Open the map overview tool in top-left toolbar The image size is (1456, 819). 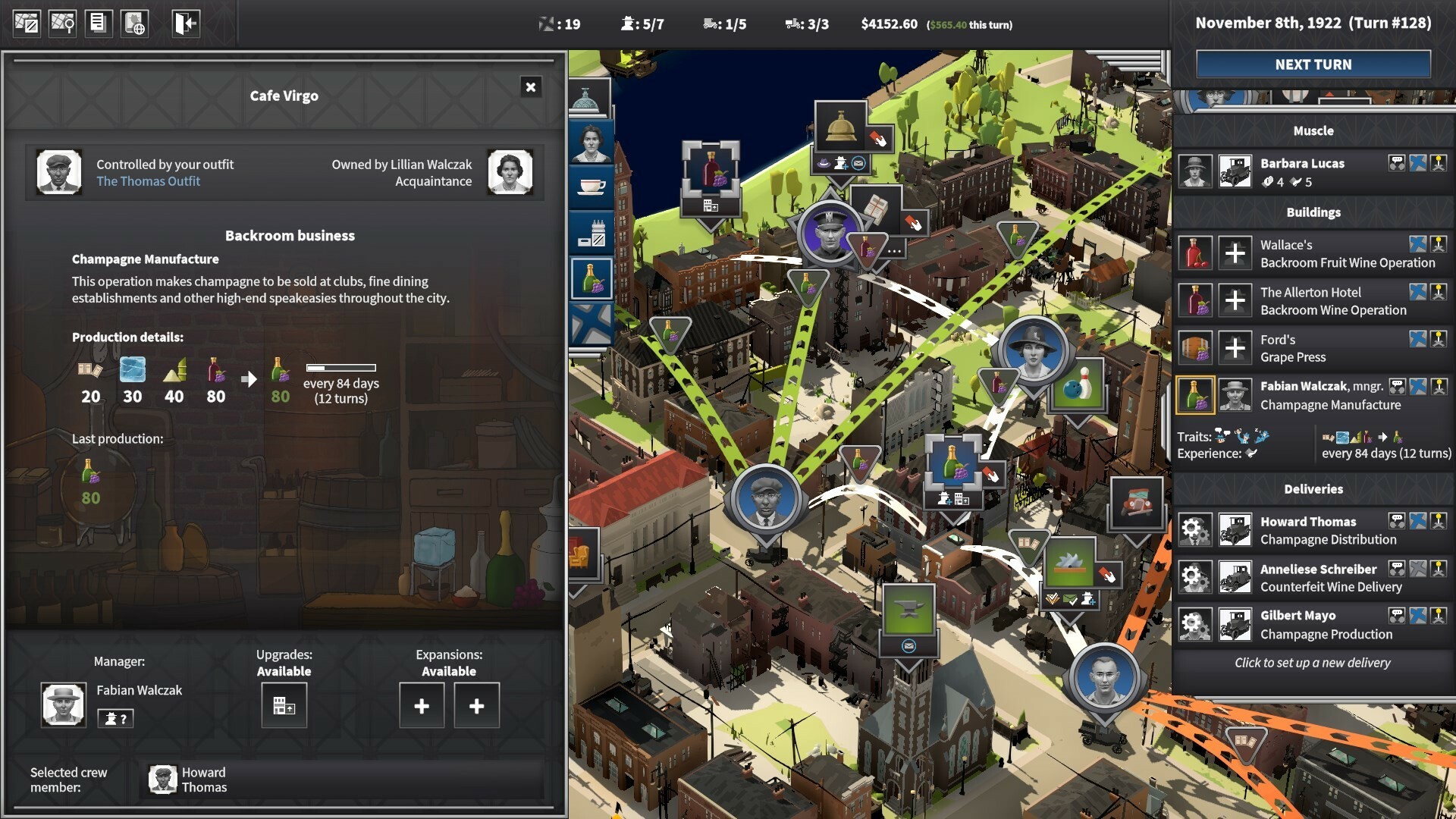(27, 23)
